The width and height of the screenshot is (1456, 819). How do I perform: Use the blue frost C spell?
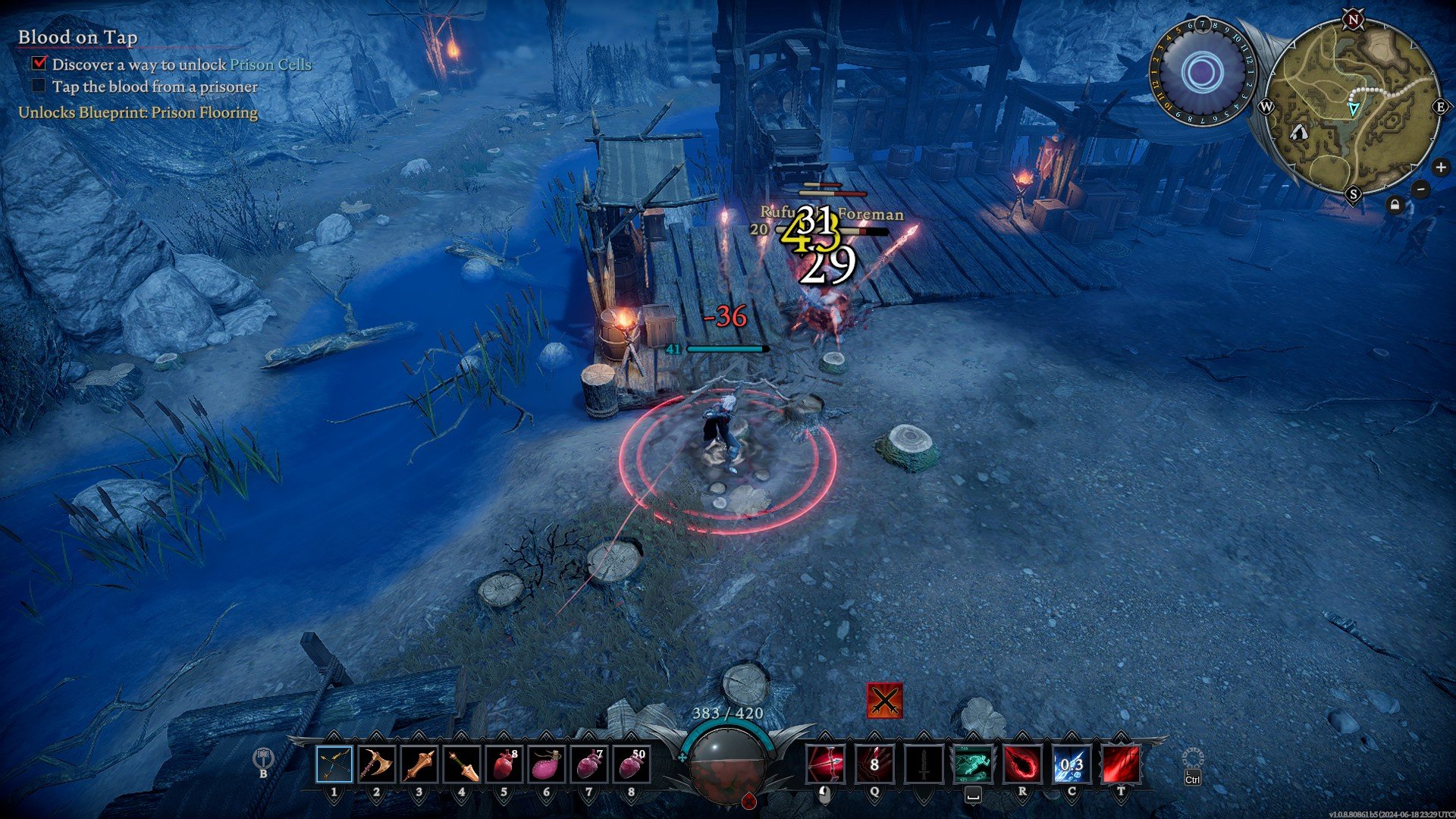pos(1071,764)
